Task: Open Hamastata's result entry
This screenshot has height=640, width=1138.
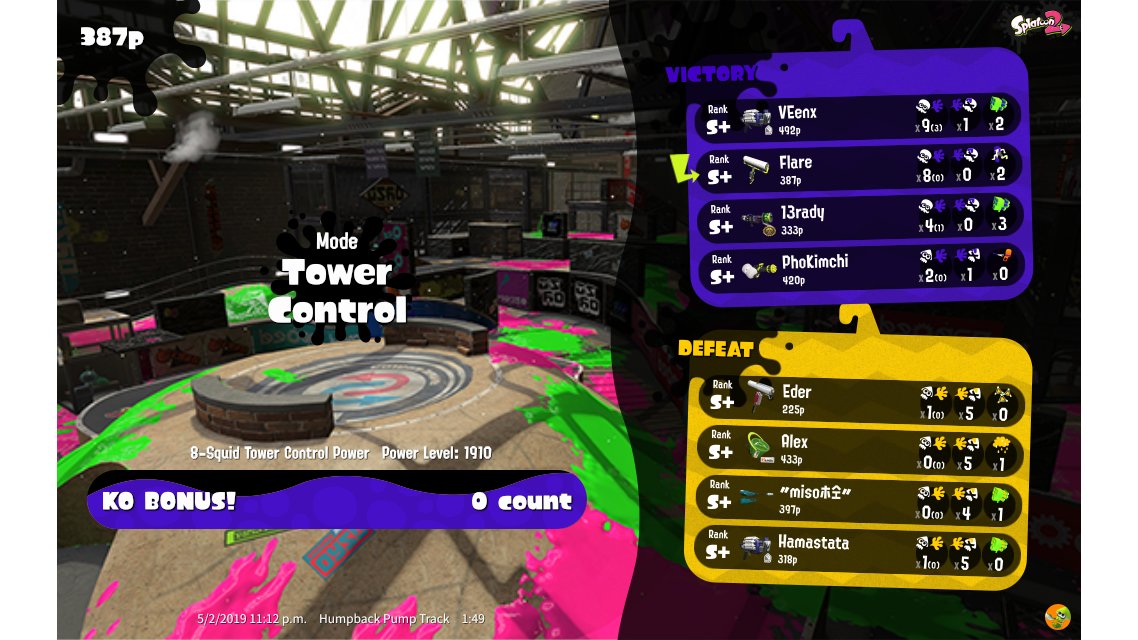Action: coord(858,549)
